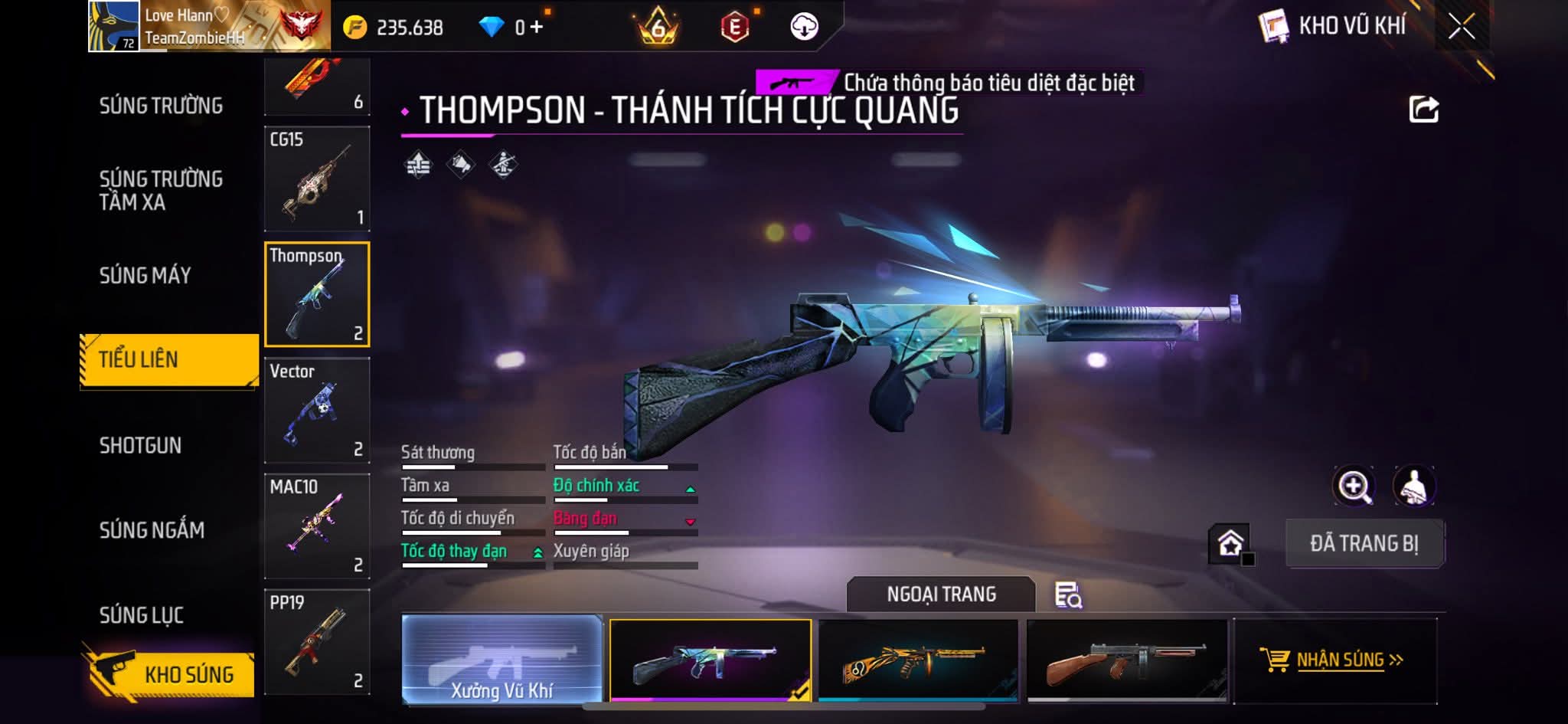Screen dimensions: 1568x724
Task: Switch to the Súng Máy category
Action: tap(145, 275)
